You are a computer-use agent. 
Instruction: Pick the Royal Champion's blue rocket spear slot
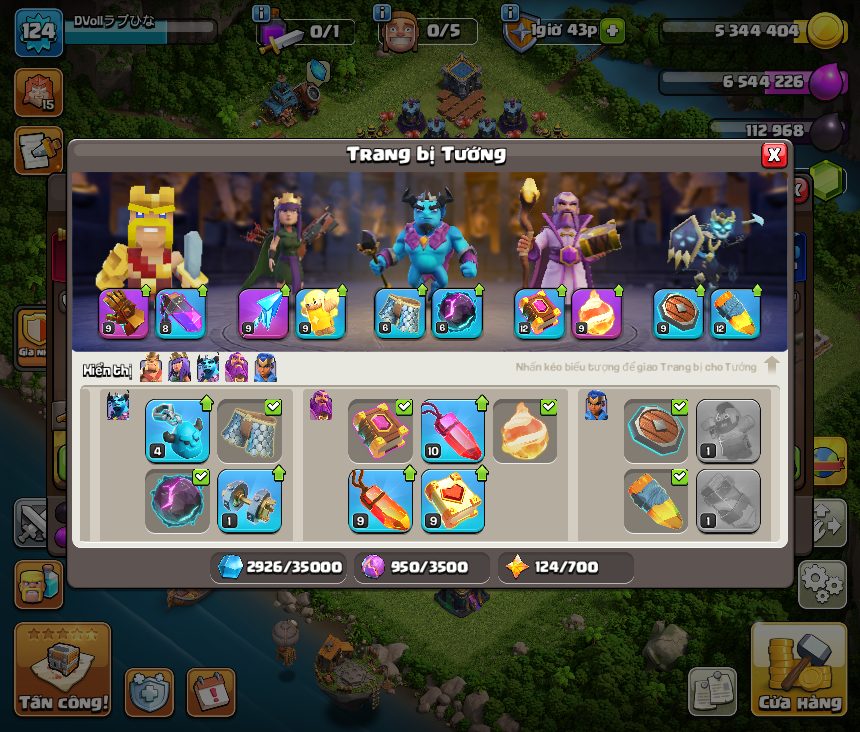pos(735,313)
